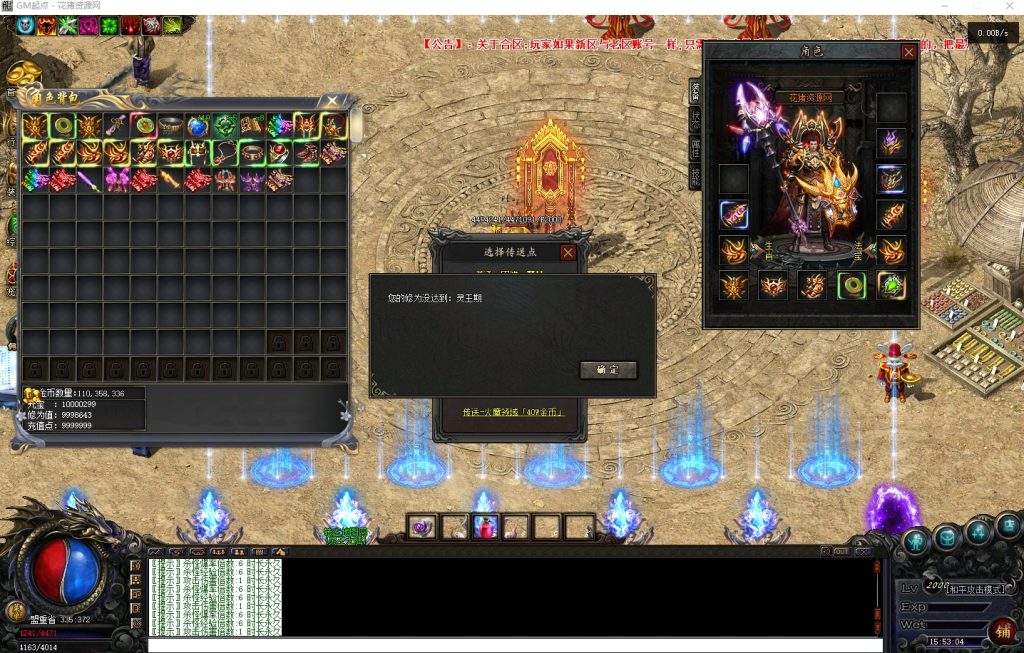Open the 铺 shop button
The height and width of the screenshot is (653, 1024).
(x=1002, y=630)
